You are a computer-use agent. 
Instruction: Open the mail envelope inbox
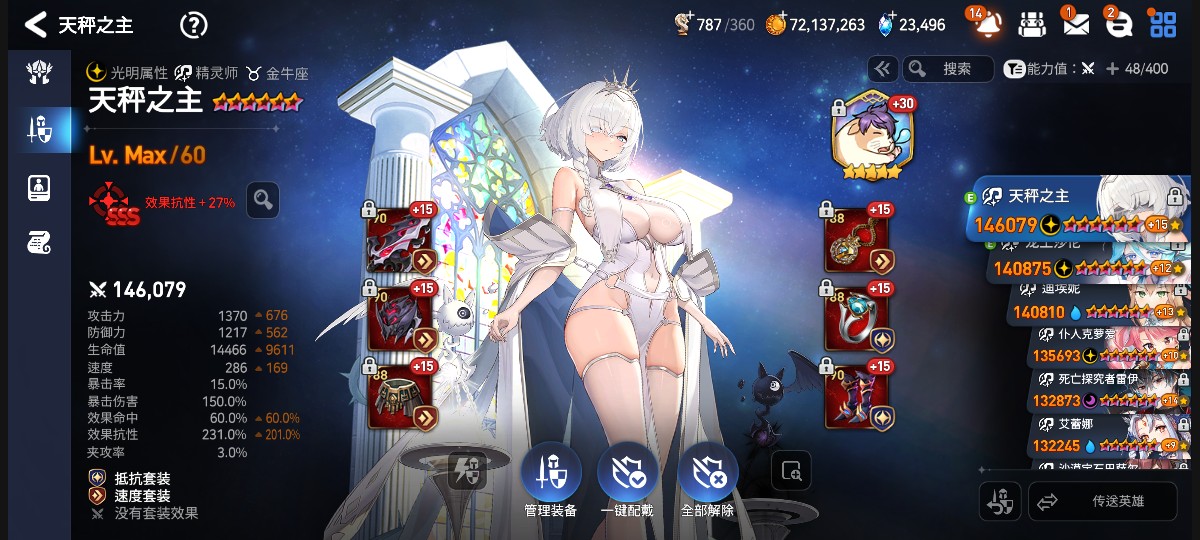(x=1075, y=25)
